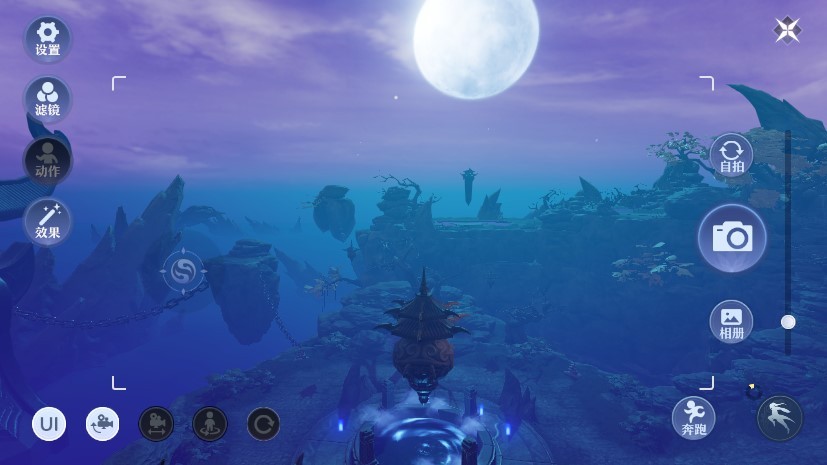
Task: Close photo mode with the X button
Action: click(787, 30)
